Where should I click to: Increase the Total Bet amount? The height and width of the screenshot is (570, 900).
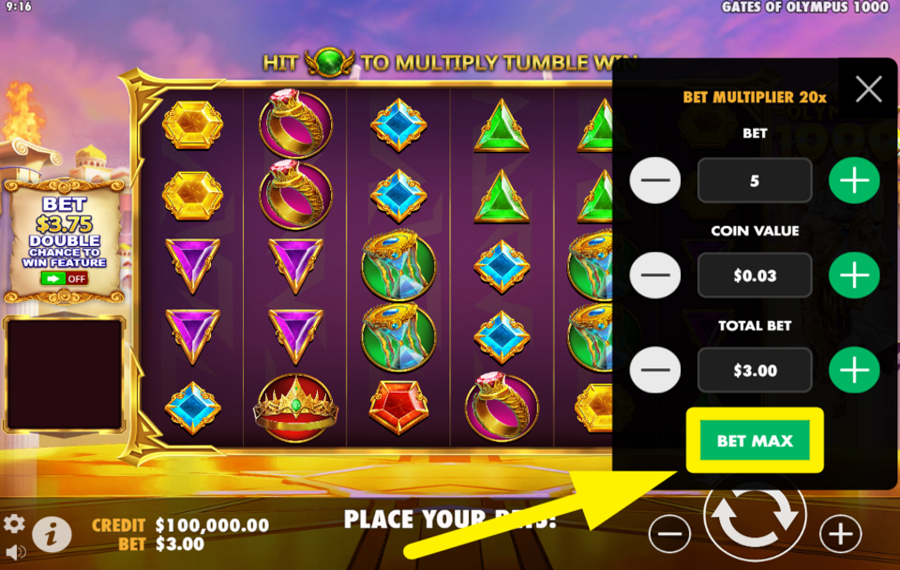click(854, 370)
